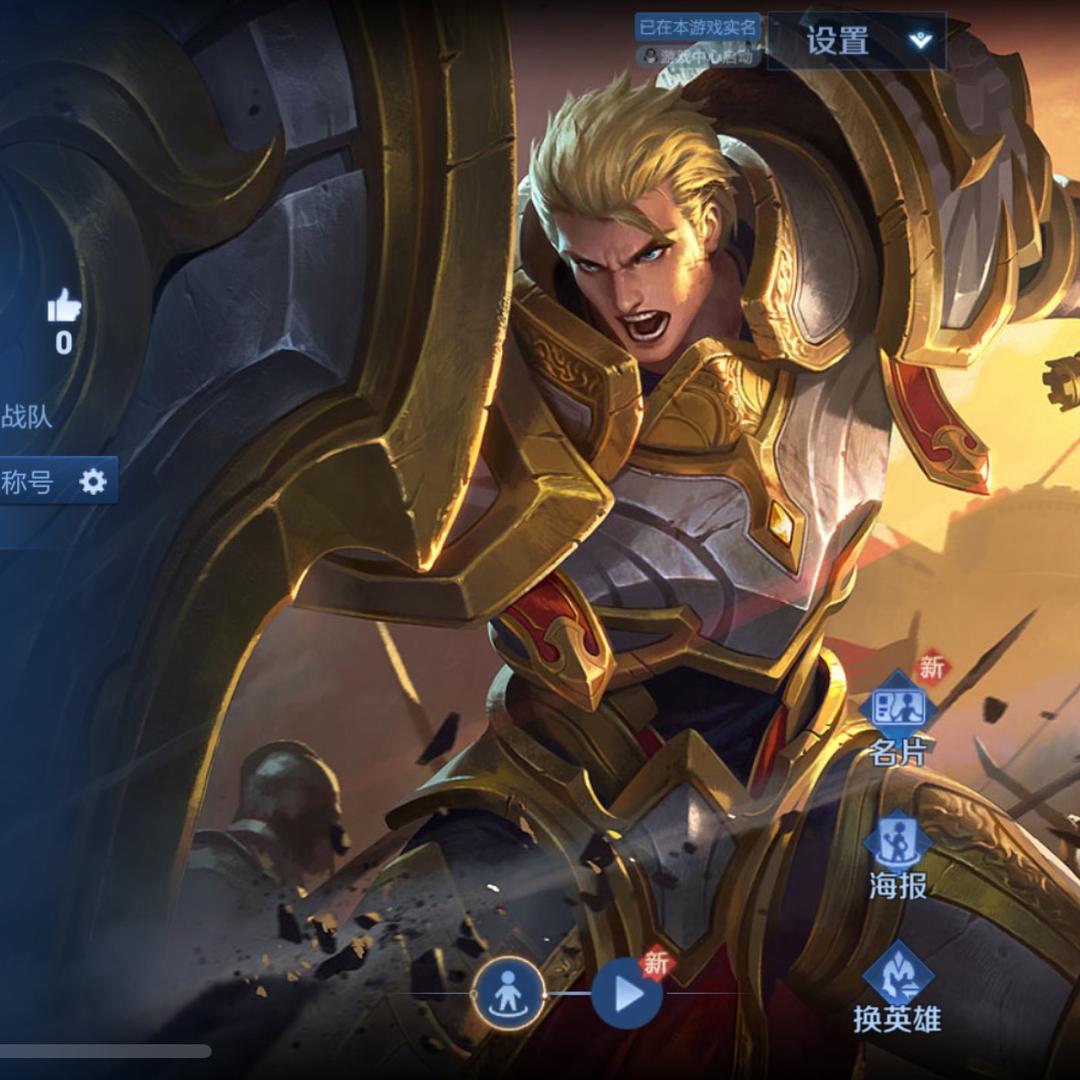
Task: Open the 海报 poster option
Action: point(897,853)
